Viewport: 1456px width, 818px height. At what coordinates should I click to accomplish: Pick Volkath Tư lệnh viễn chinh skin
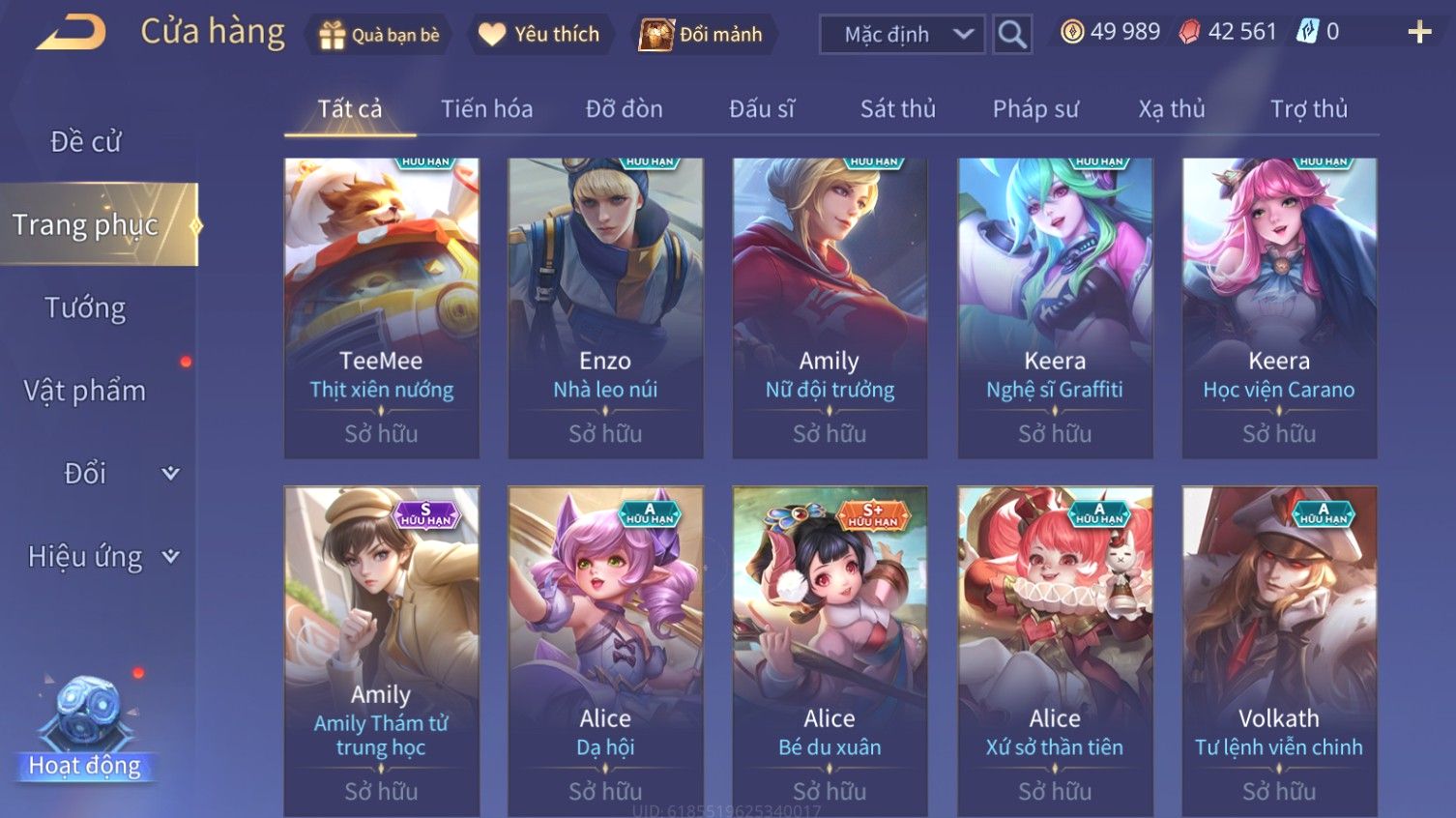click(1279, 650)
